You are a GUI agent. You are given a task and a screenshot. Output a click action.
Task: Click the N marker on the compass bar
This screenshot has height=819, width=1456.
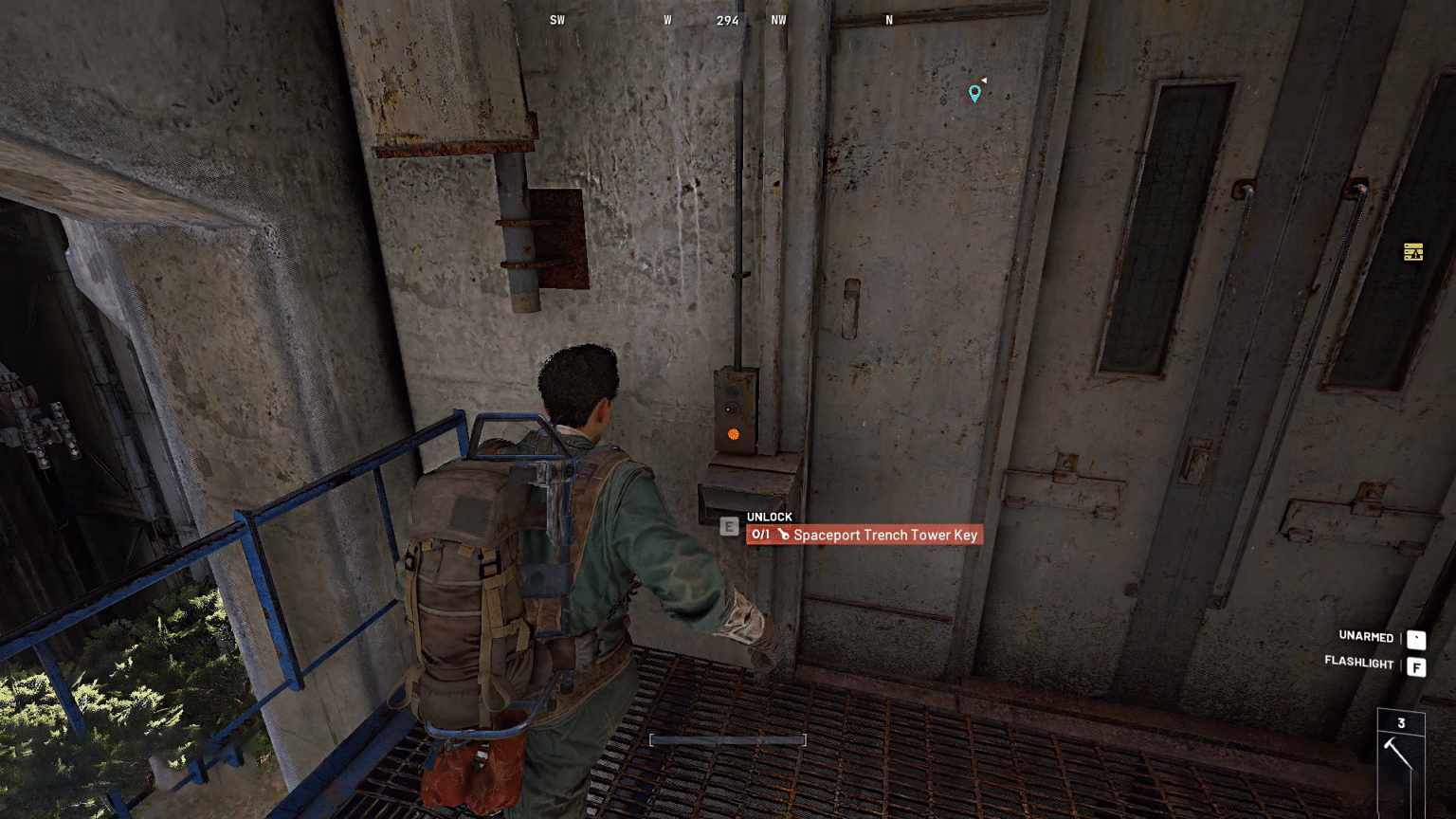[x=888, y=20]
